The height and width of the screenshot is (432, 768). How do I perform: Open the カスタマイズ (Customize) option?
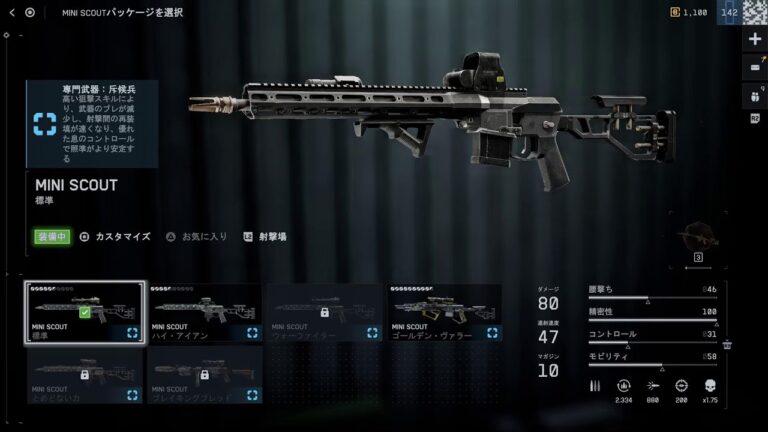pos(115,237)
